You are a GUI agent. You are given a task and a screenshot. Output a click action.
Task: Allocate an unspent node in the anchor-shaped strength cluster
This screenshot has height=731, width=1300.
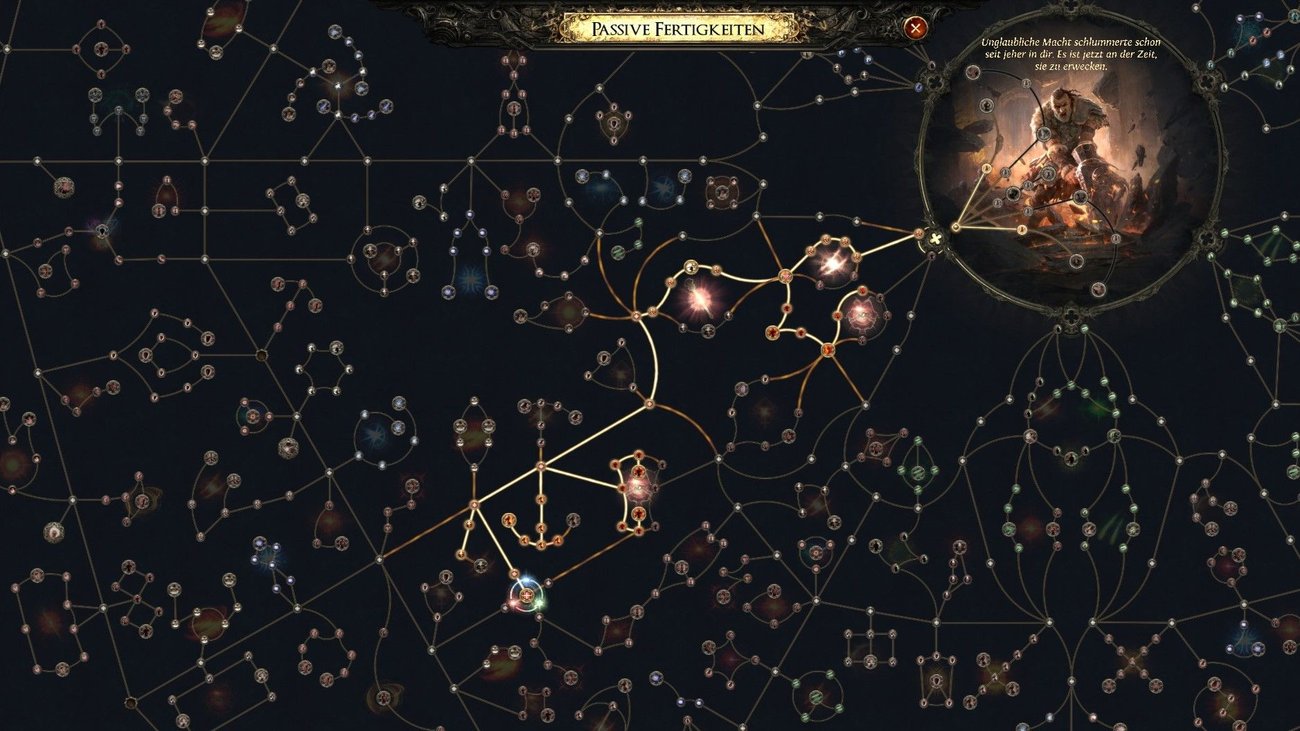[573, 521]
